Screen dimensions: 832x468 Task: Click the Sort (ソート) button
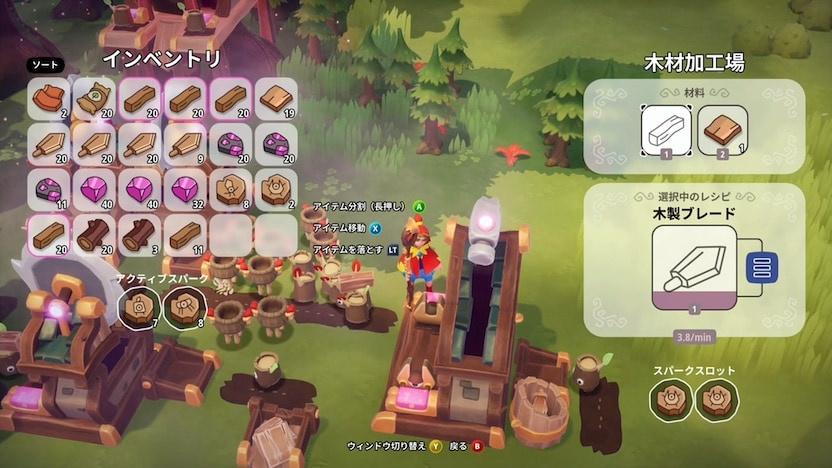point(45,65)
